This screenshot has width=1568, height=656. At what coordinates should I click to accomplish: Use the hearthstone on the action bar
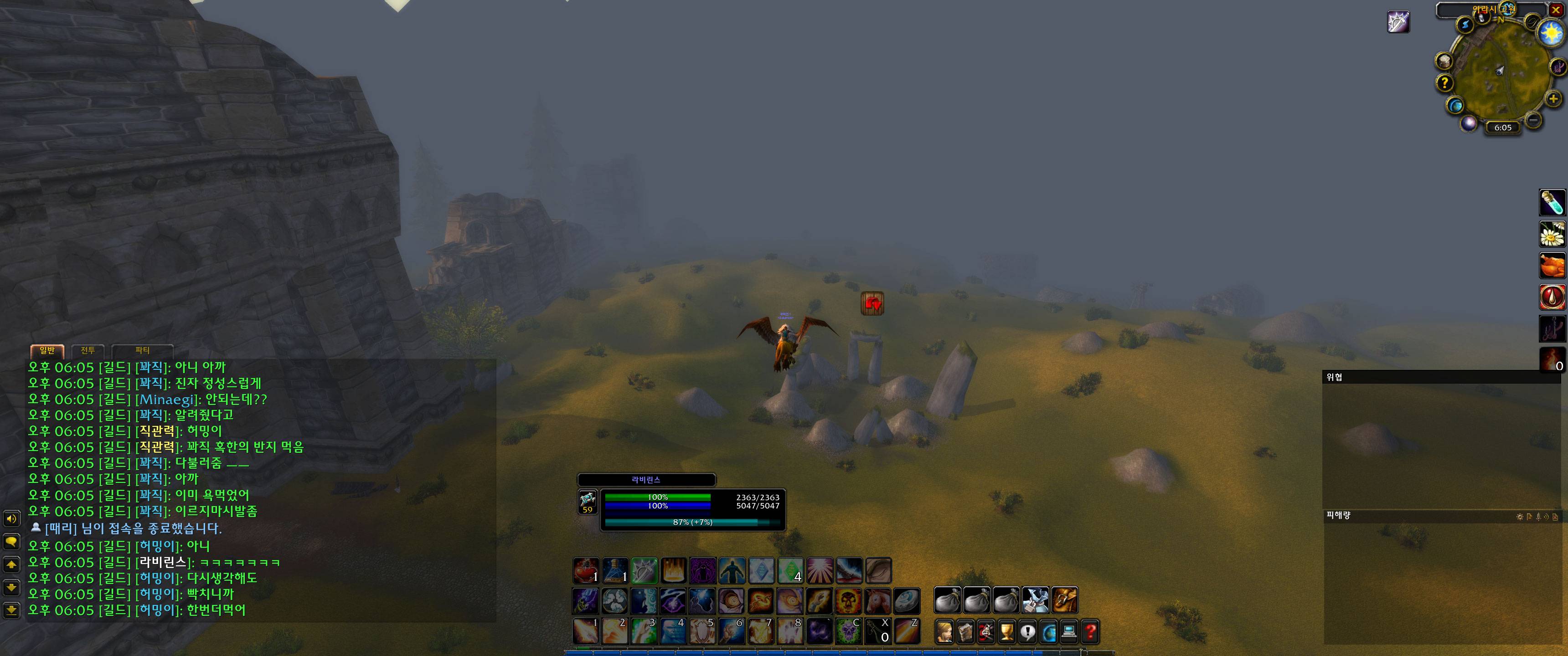click(x=907, y=600)
